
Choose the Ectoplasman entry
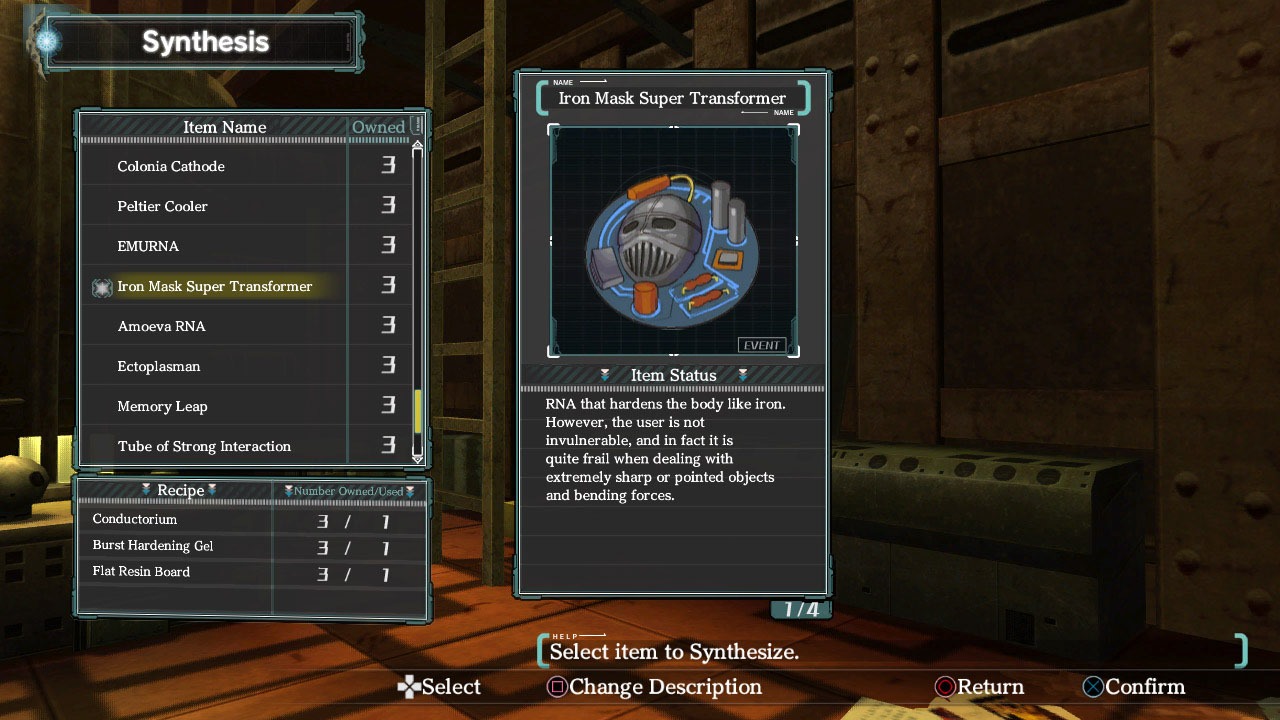[x=159, y=366]
